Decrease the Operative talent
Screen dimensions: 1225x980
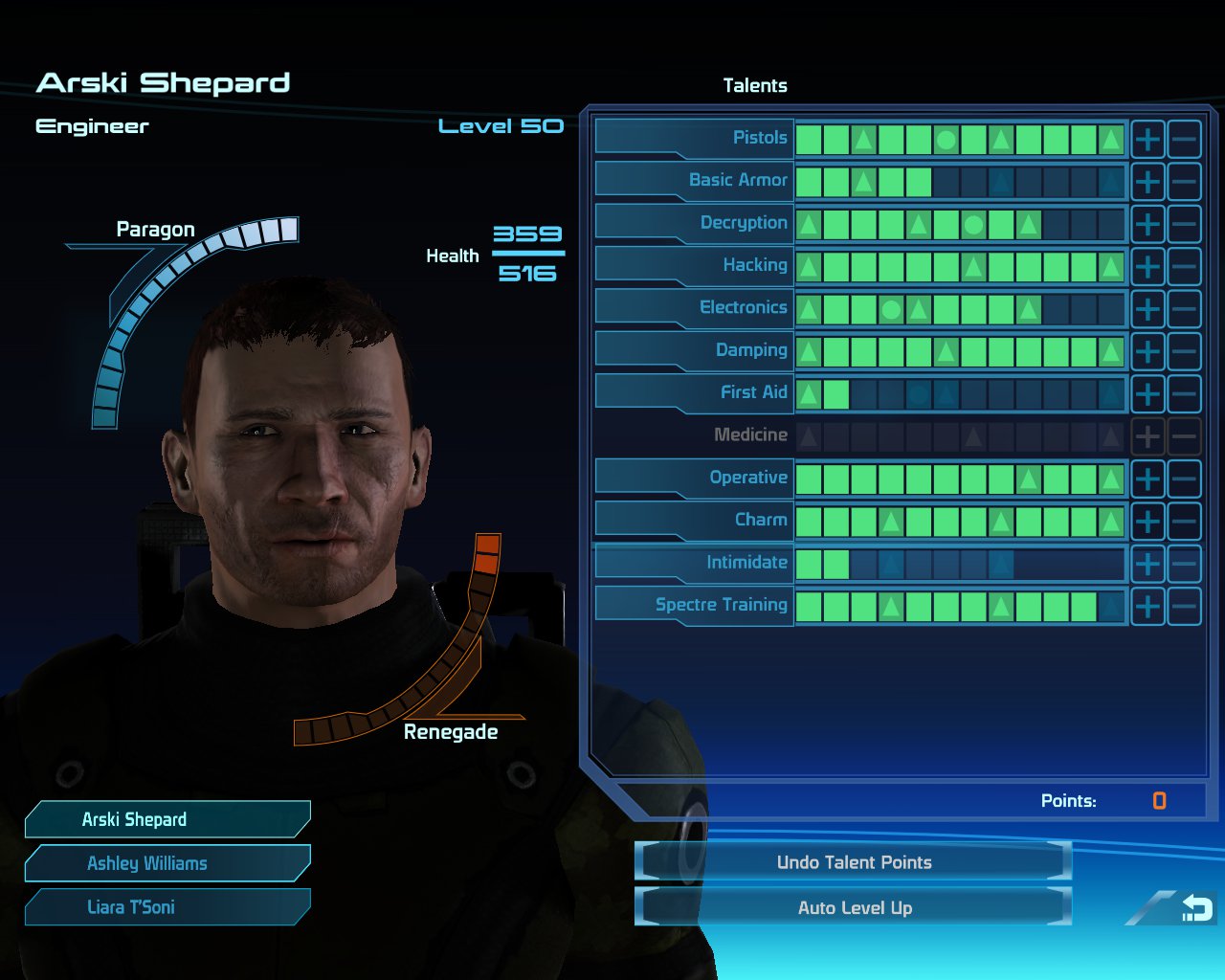point(1185,479)
